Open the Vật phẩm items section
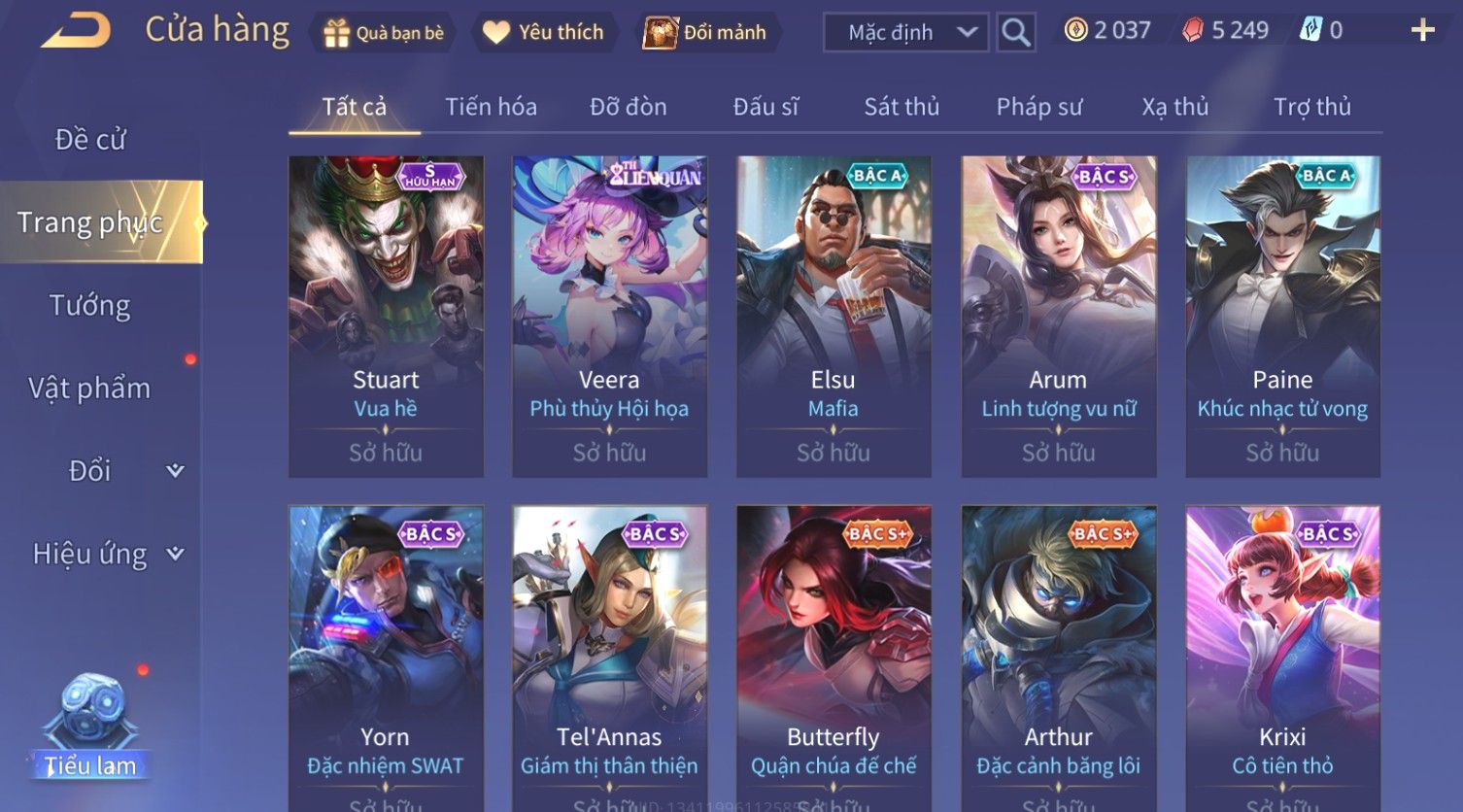 [90, 389]
